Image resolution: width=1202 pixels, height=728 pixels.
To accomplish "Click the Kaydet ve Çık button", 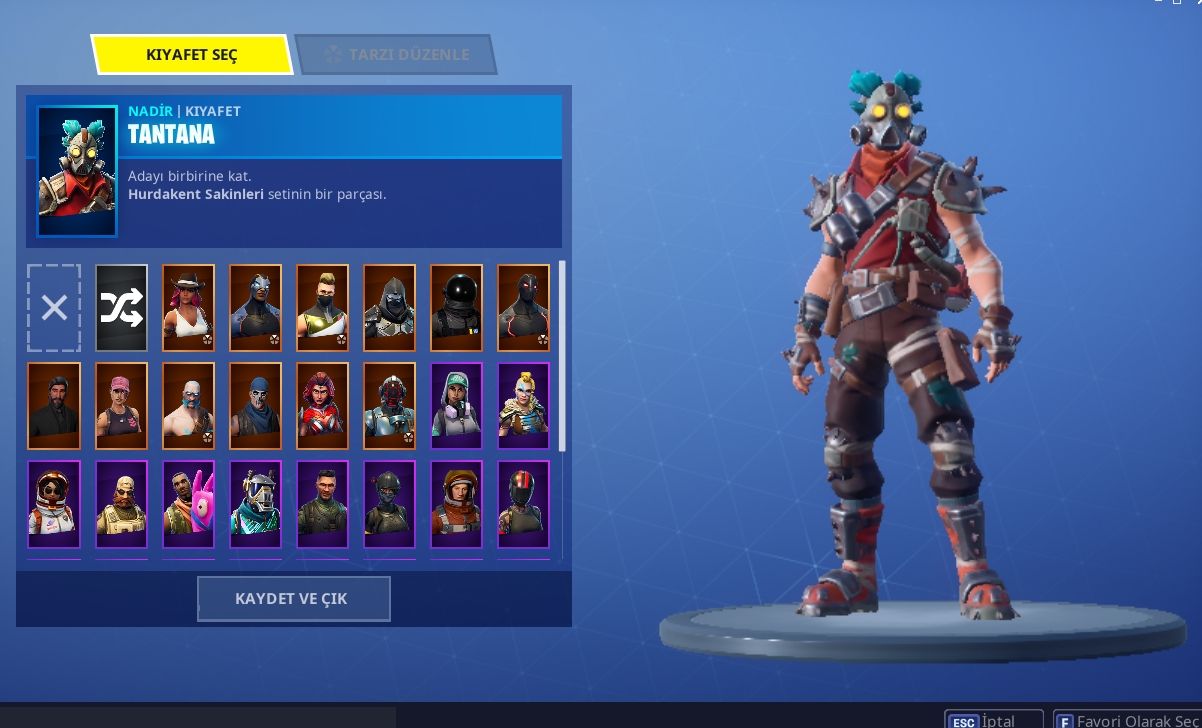I will [x=293, y=599].
